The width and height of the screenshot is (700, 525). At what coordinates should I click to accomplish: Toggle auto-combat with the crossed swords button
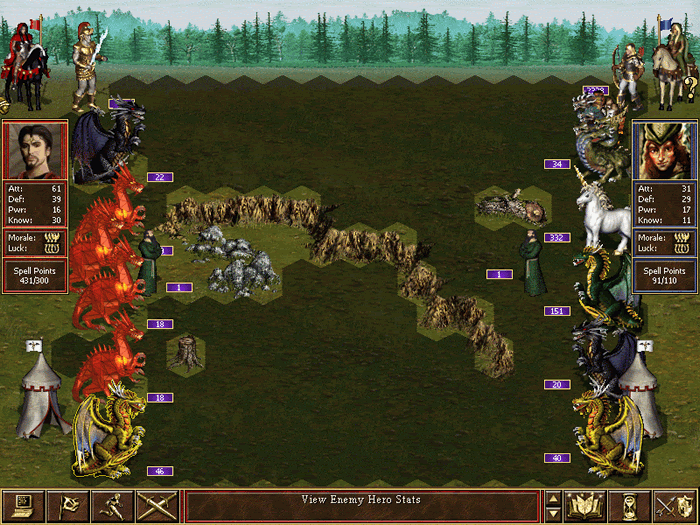pyautogui.click(x=157, y=507)
